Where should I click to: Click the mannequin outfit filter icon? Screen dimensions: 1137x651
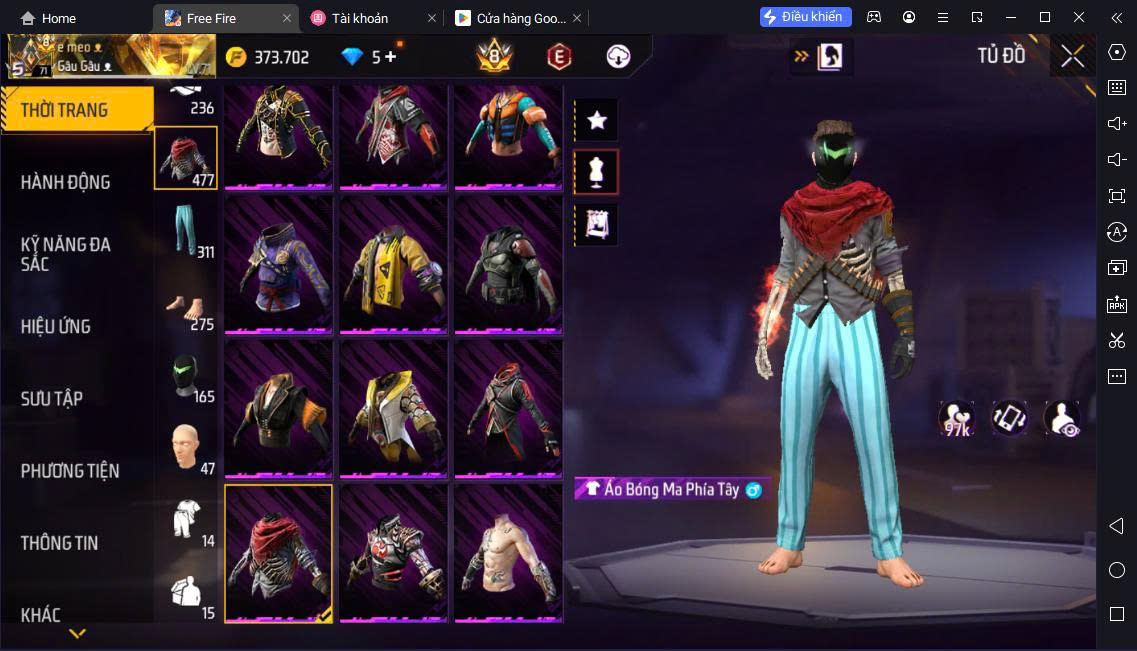(597, 172)
